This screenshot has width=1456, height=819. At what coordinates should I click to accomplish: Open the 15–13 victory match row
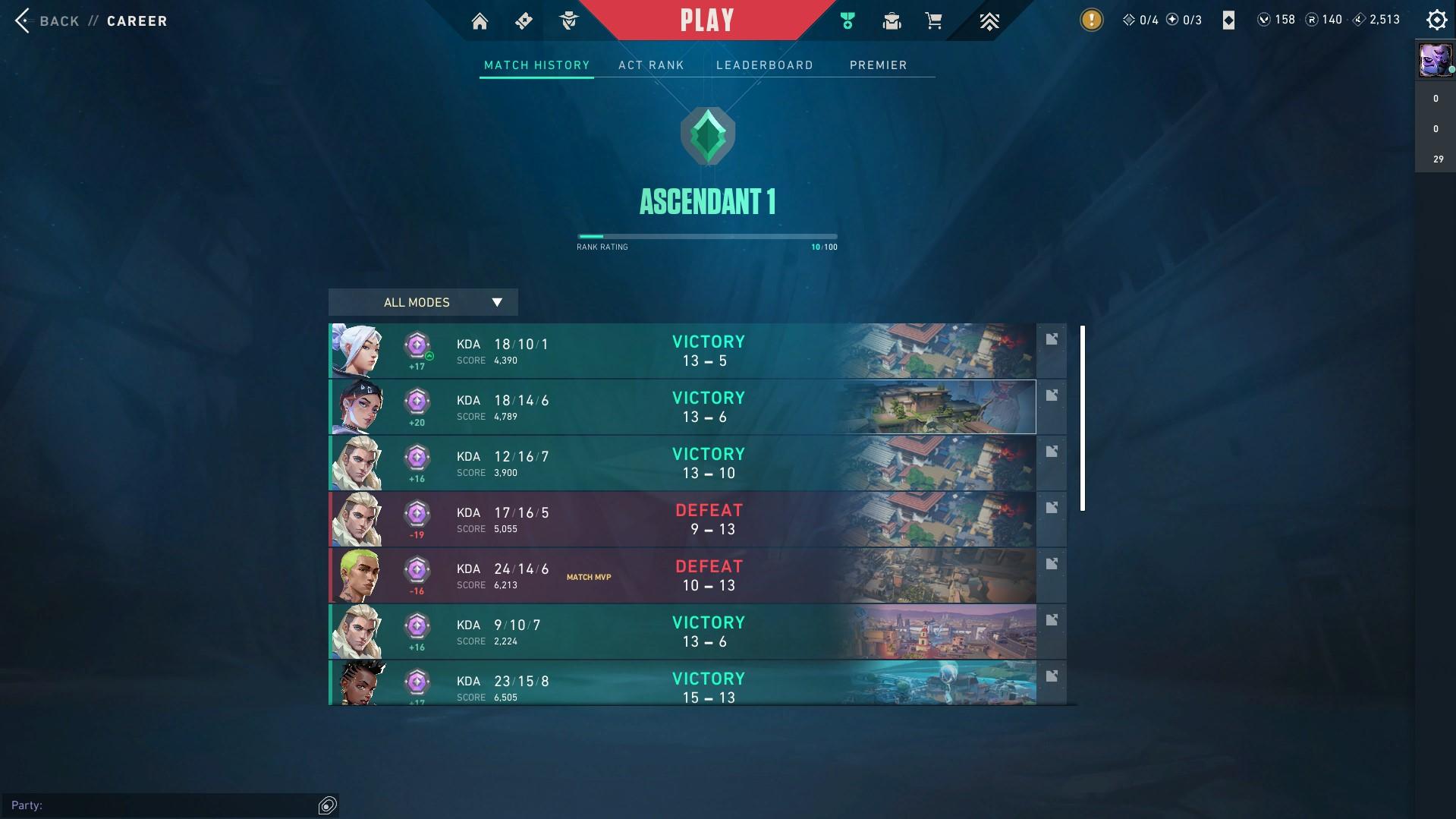(x=683, y=683)
